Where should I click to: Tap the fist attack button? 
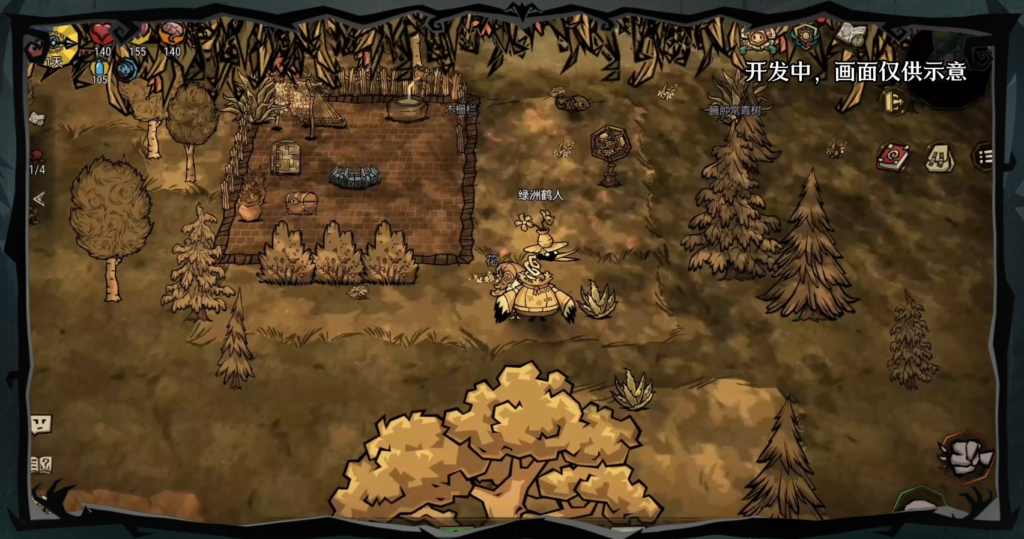(967, 457)
